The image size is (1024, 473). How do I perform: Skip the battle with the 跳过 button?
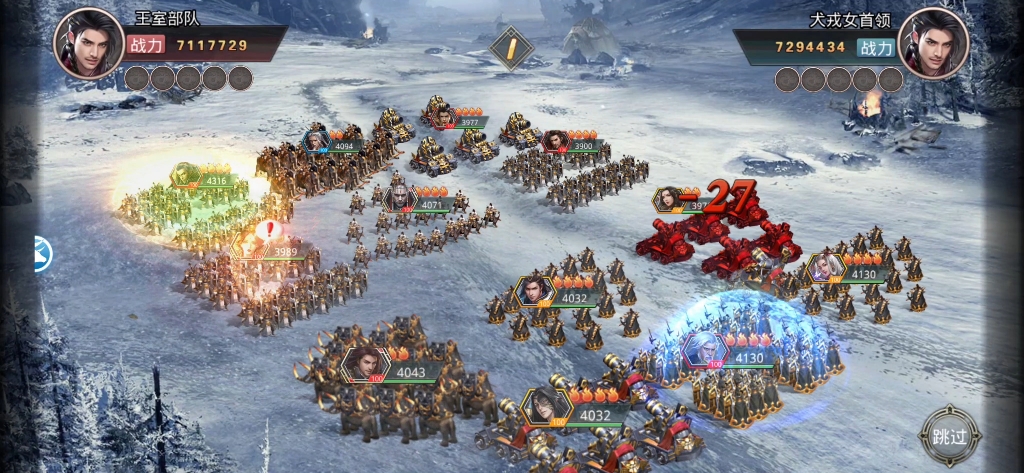point(949,436)
